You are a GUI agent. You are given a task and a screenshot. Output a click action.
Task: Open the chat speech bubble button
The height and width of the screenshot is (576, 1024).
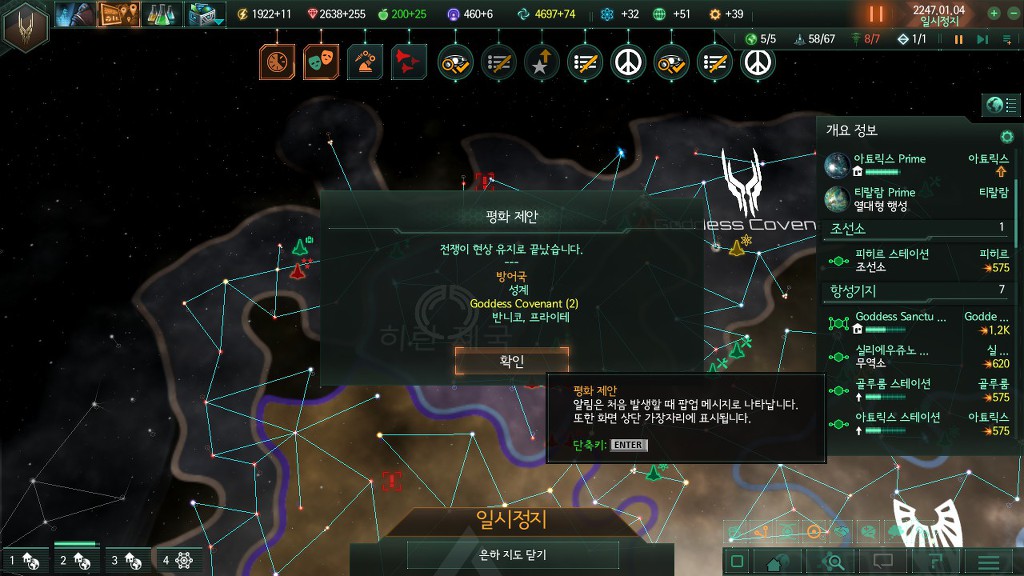coord(883,562)
